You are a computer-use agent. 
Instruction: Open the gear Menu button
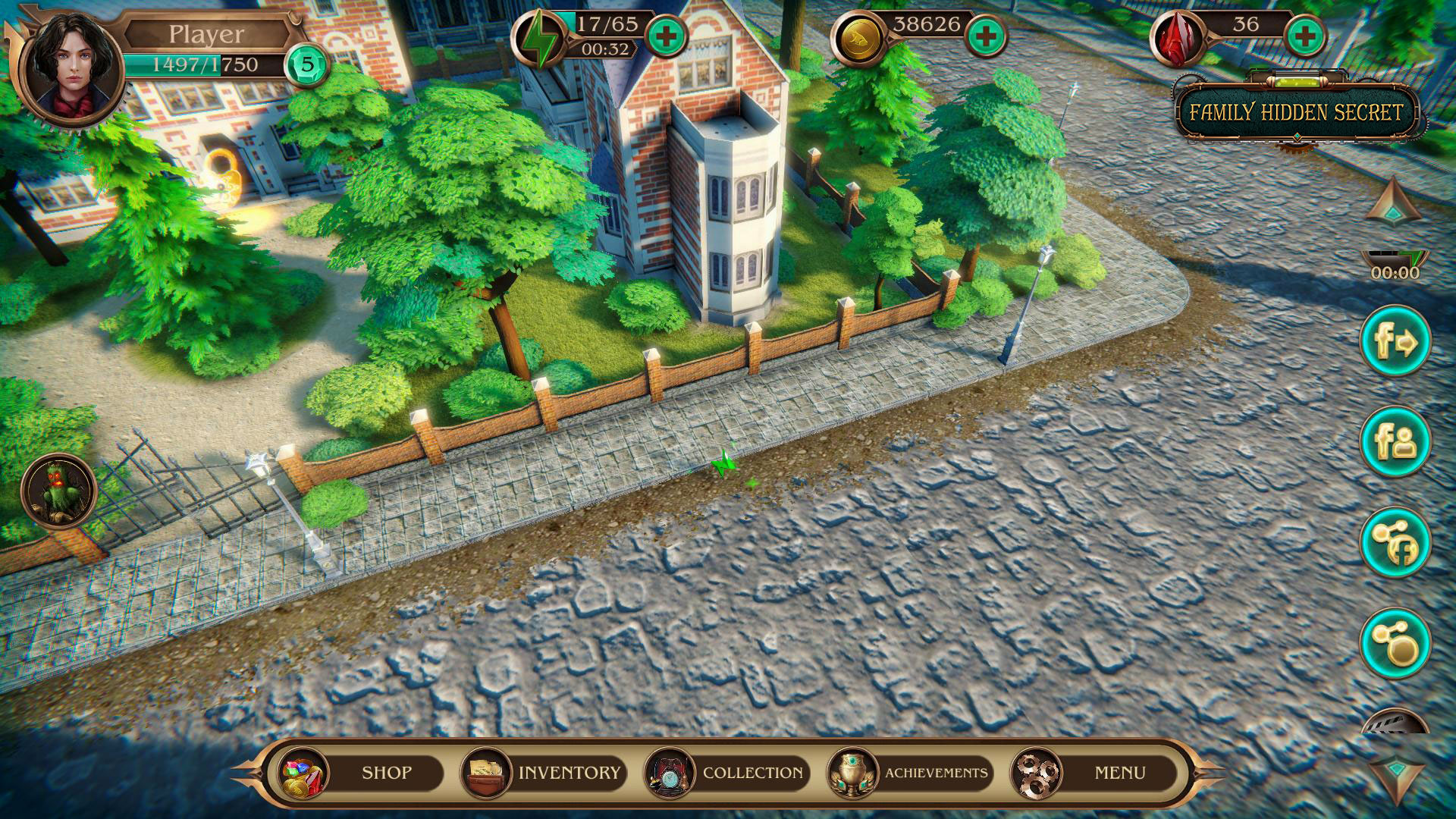click(x=1094, y=773)
